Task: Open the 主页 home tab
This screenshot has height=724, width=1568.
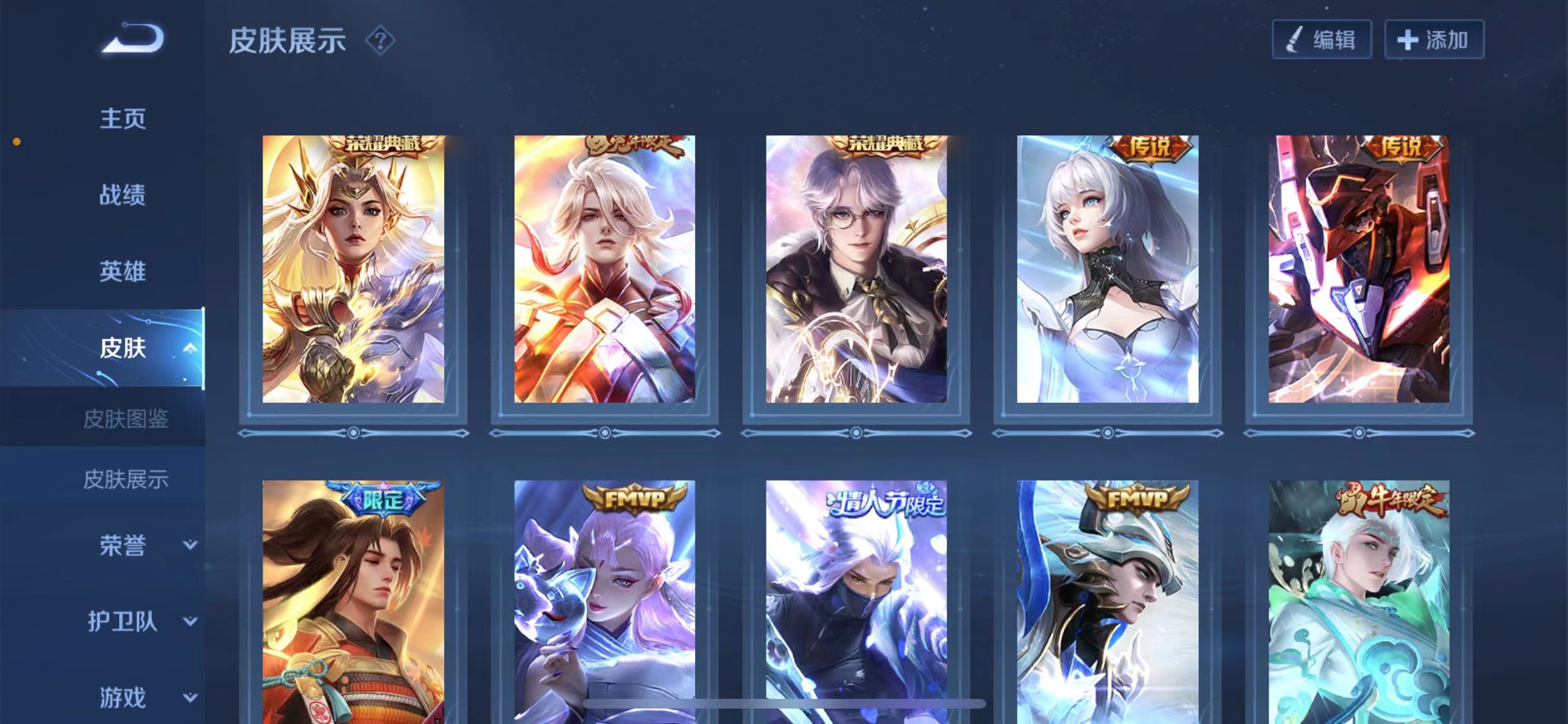Action: 122,119
